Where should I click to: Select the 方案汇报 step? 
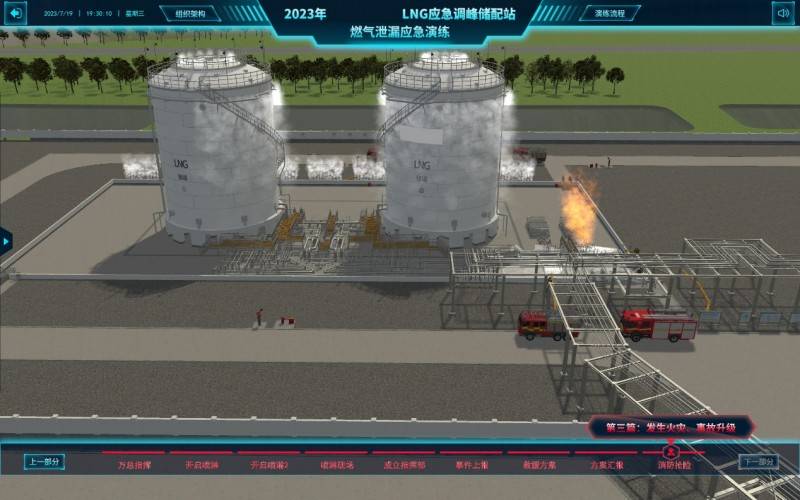tap(606, 464)
